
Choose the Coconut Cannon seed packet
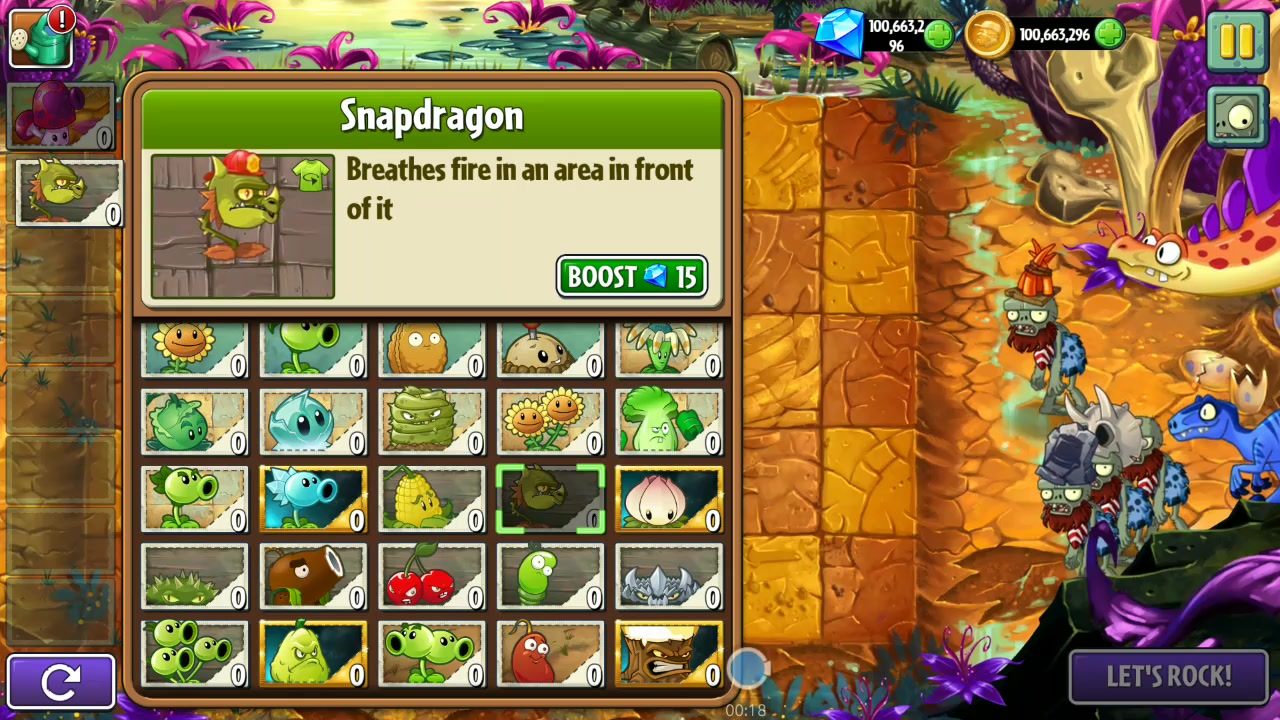coord(313,577)
